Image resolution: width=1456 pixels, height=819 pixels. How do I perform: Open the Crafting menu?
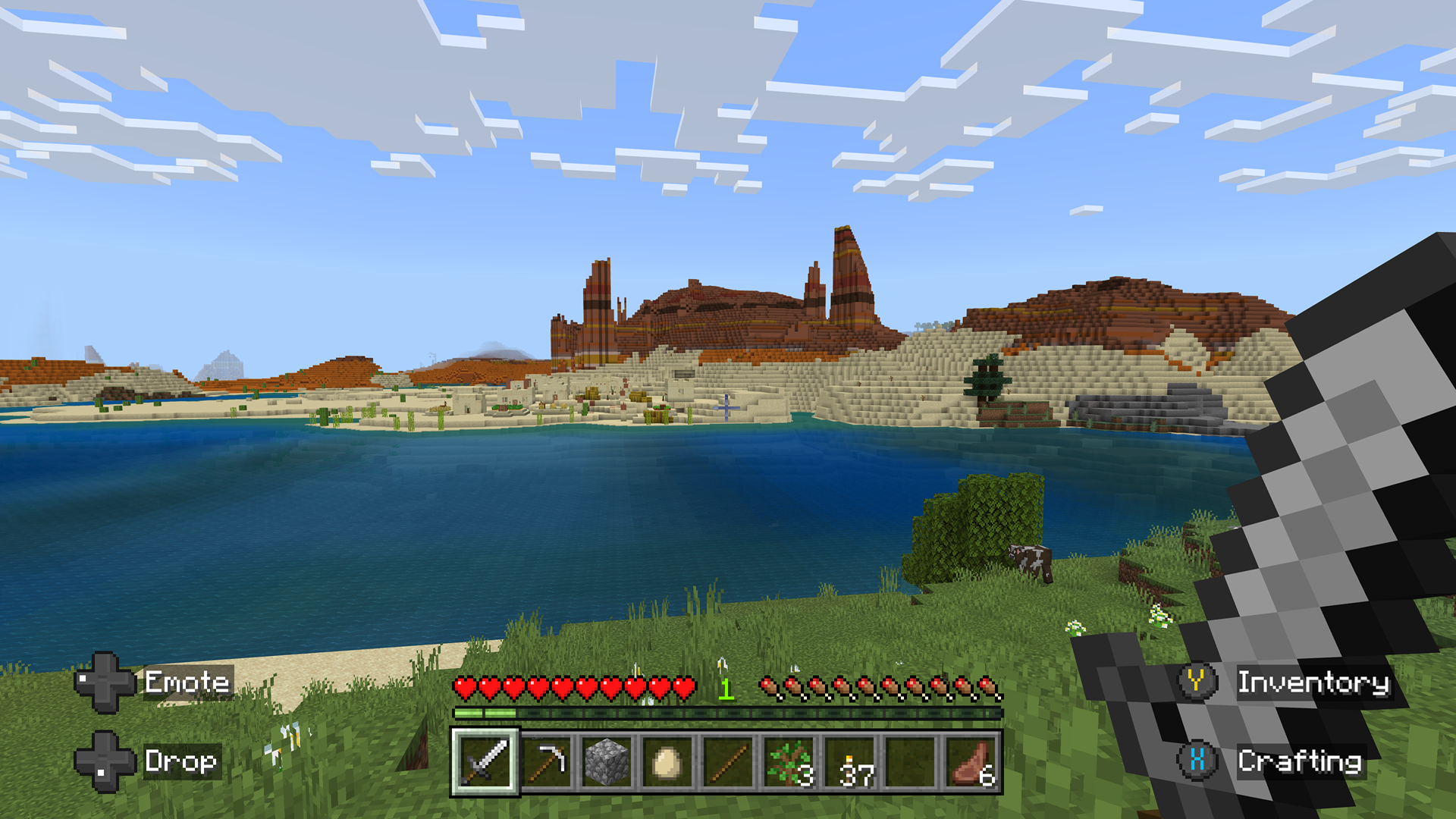click(1301, 760)
